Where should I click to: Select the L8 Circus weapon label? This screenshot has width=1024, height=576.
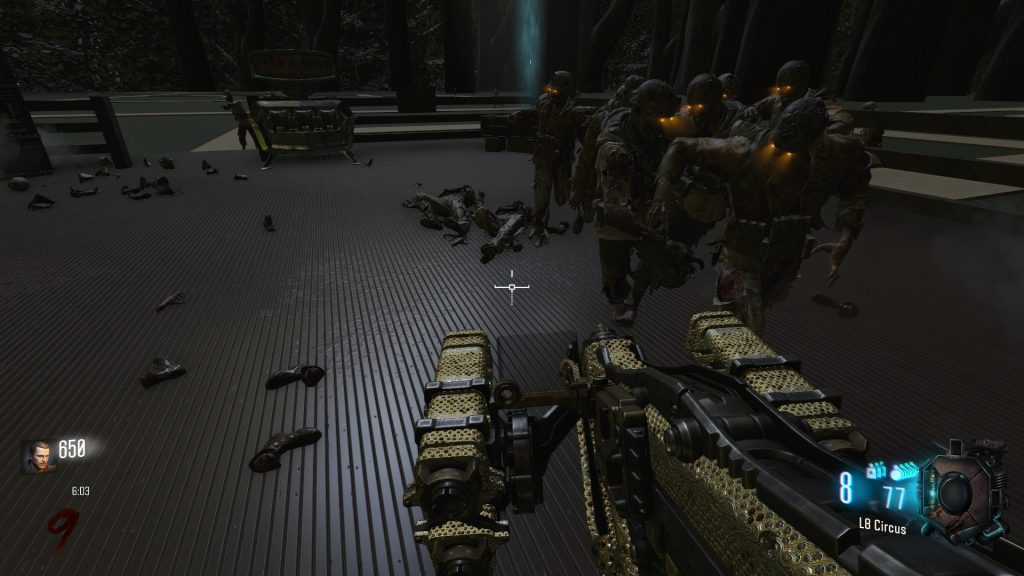tap(882, 527)
